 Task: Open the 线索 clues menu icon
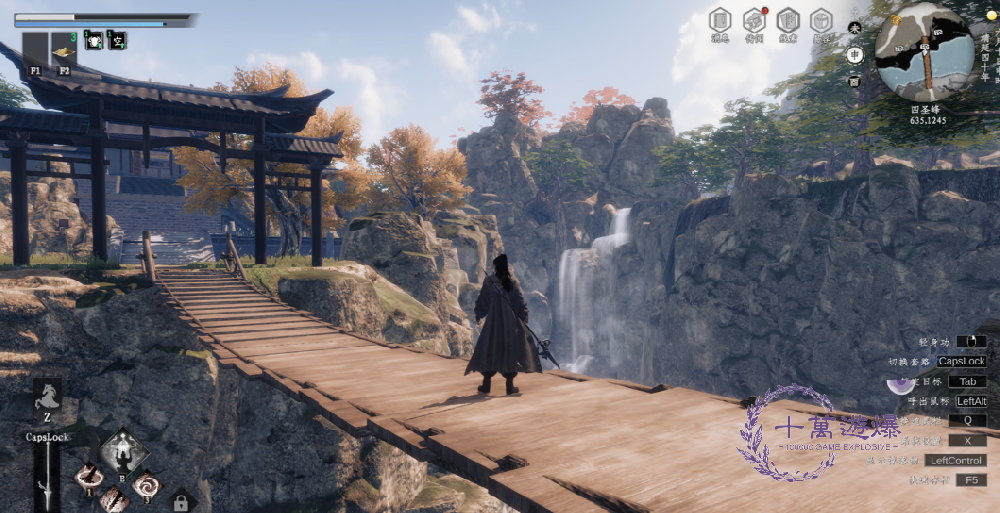point(788,20)
